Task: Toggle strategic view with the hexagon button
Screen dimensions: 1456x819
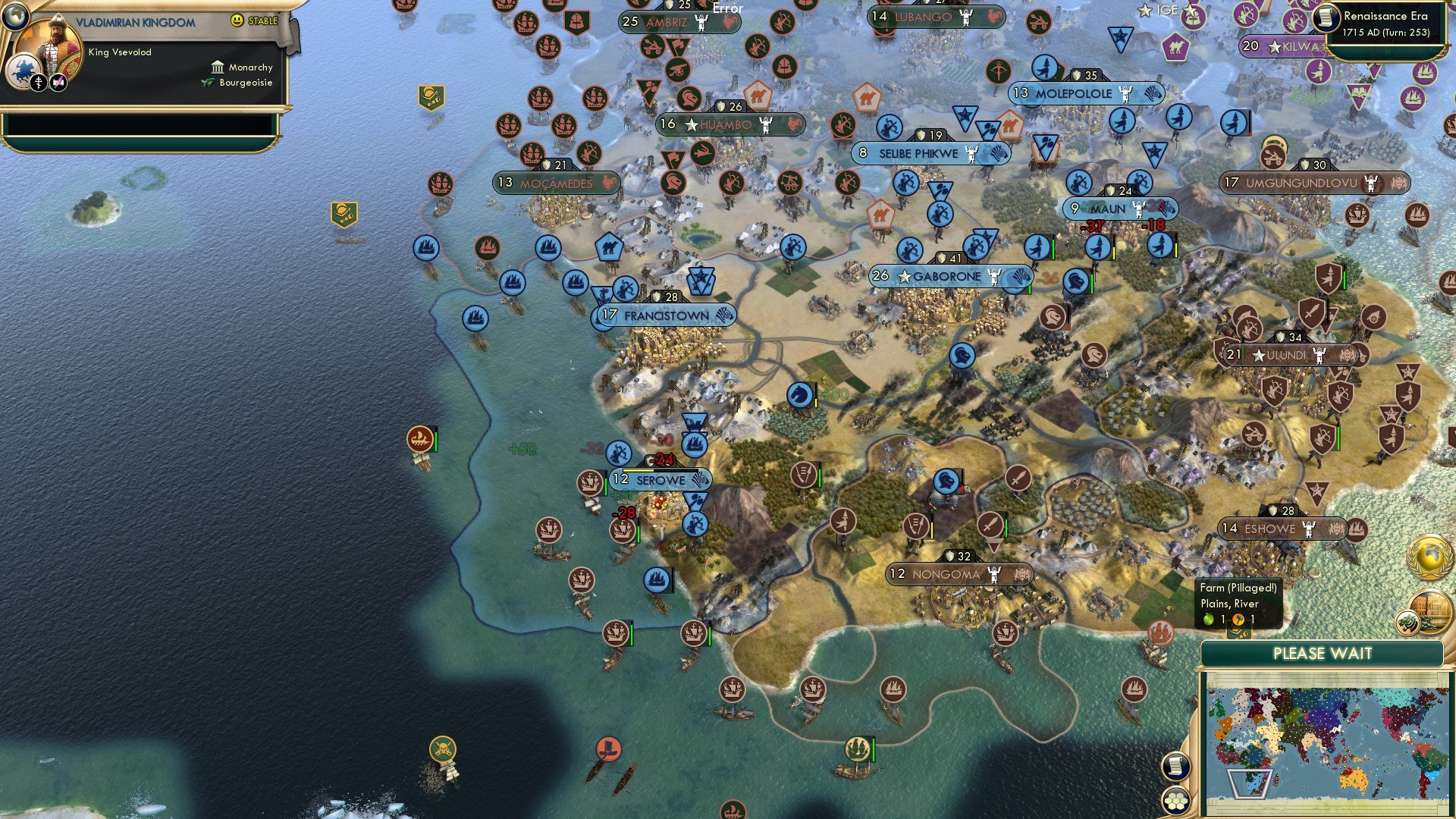Action: pyautogui.click(x=1176, y=799)
